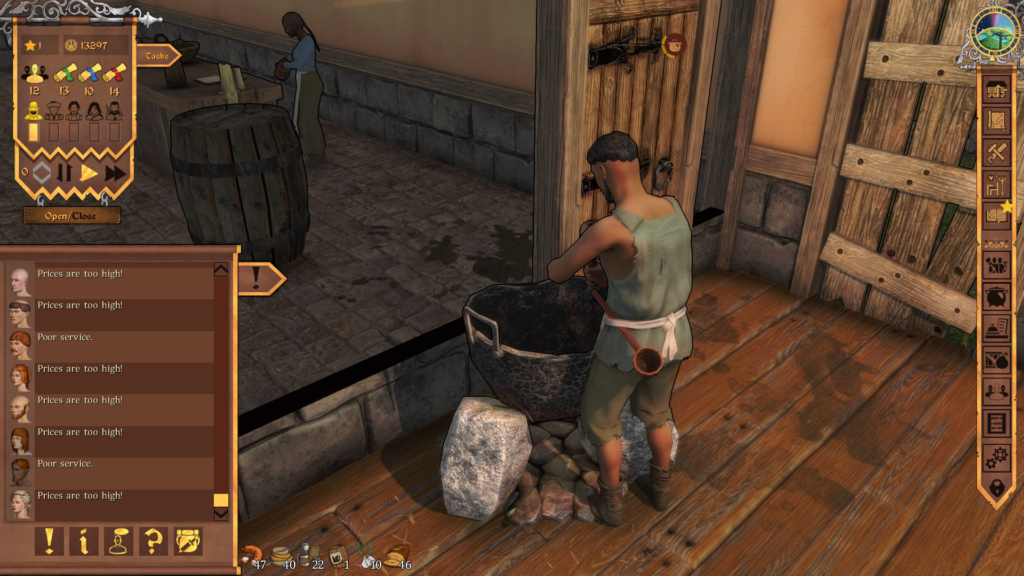The image size is (1024, 576).
Task: Click the circular landscape emblem
Action: coord(995,35)
